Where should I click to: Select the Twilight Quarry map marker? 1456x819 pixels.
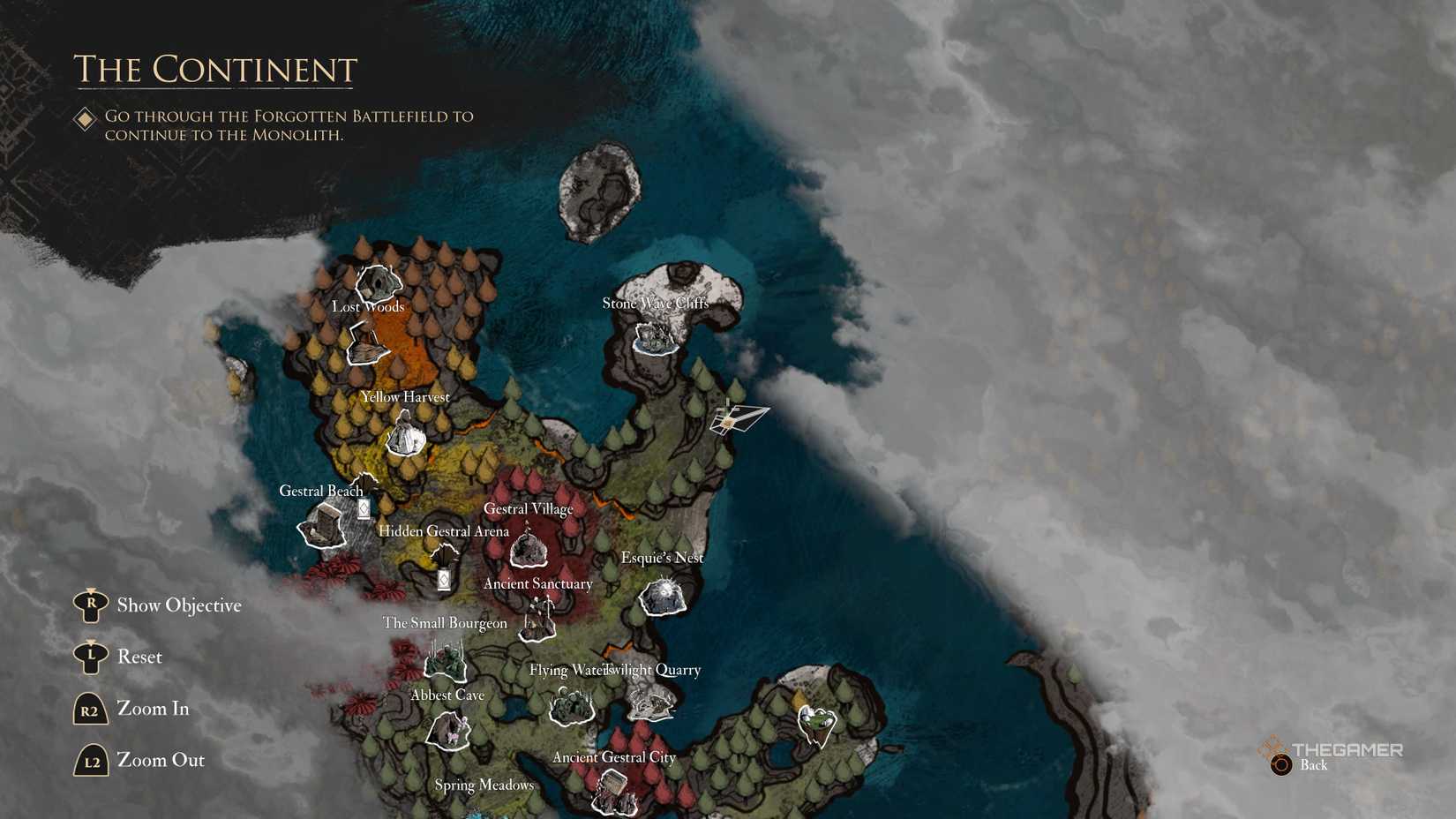pyautogui.click(x=652, y=703)
